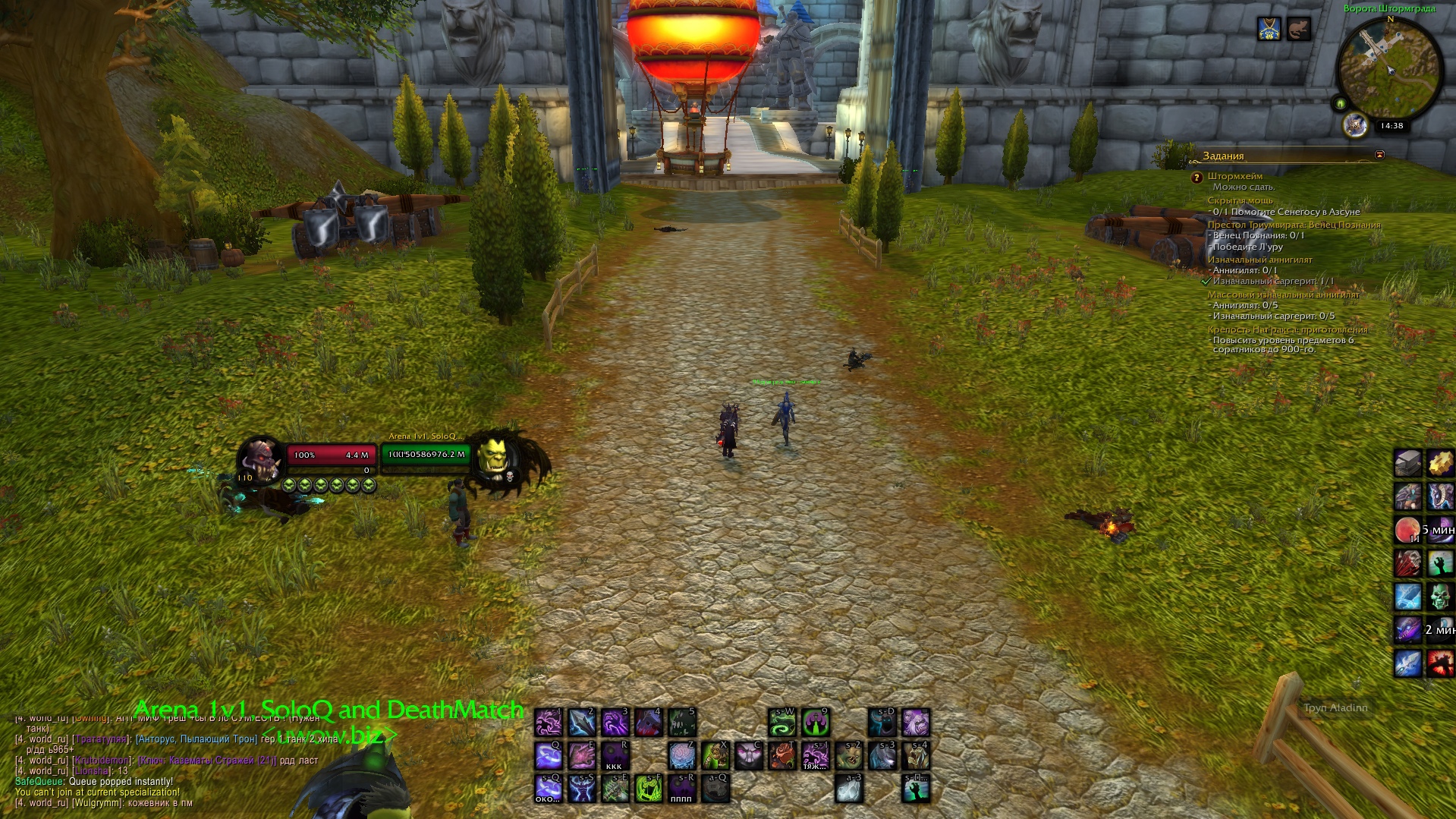Activate the green ghoul ability on key X
Image resolution: width=1456 pixels, height=819 pixels.
click(715, 755)
